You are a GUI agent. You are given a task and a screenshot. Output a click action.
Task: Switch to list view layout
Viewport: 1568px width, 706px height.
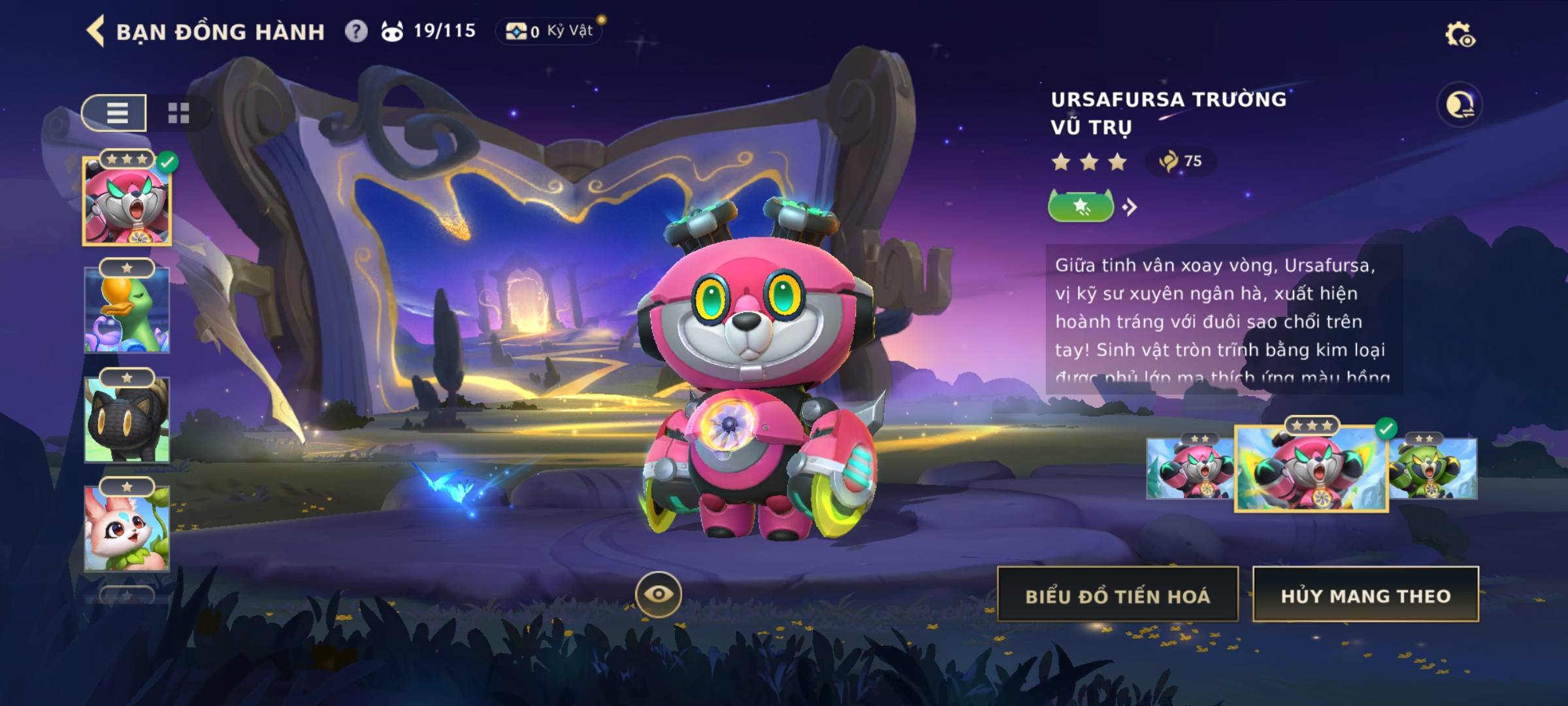(116, 113)
